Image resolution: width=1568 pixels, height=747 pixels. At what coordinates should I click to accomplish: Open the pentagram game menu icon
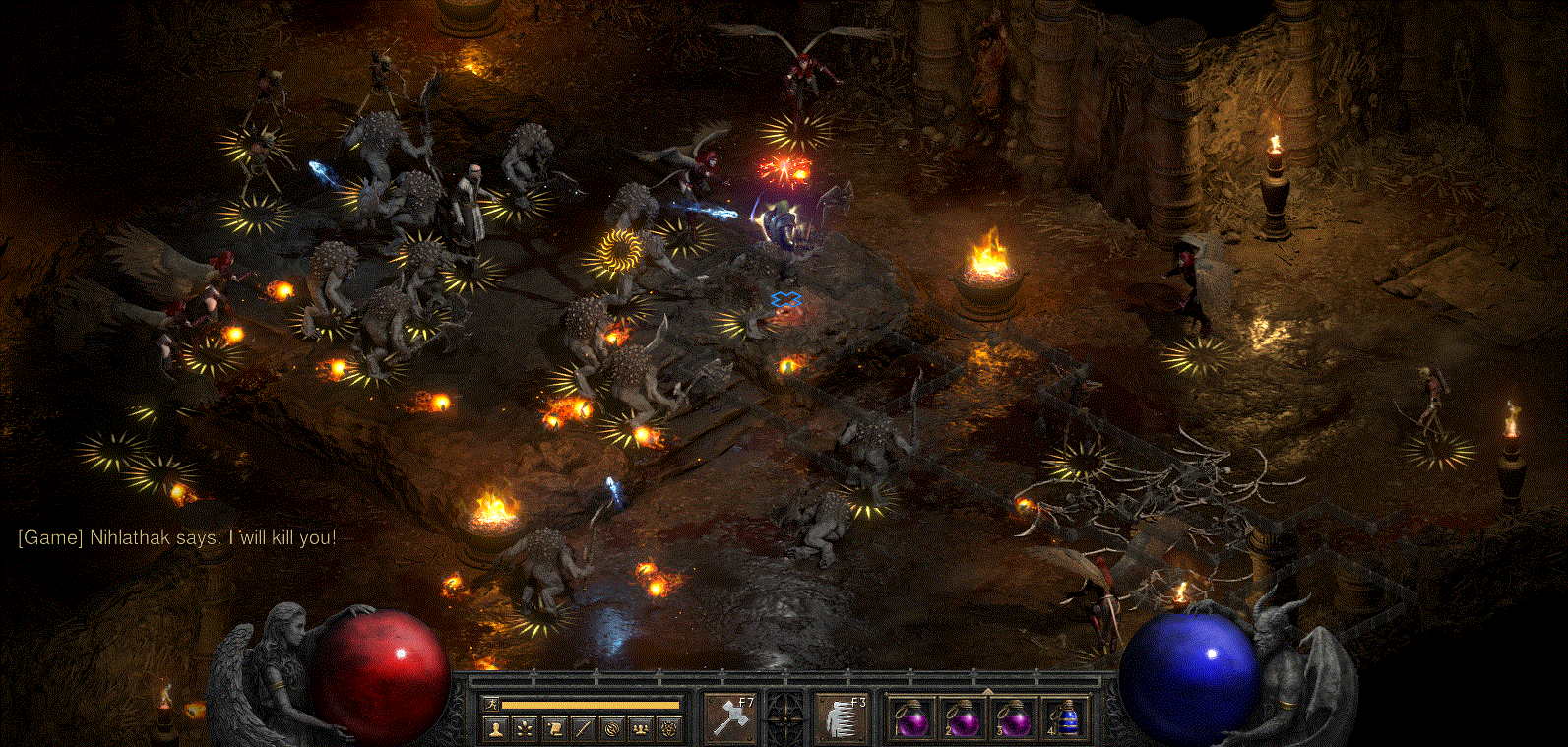pos(670,728)
